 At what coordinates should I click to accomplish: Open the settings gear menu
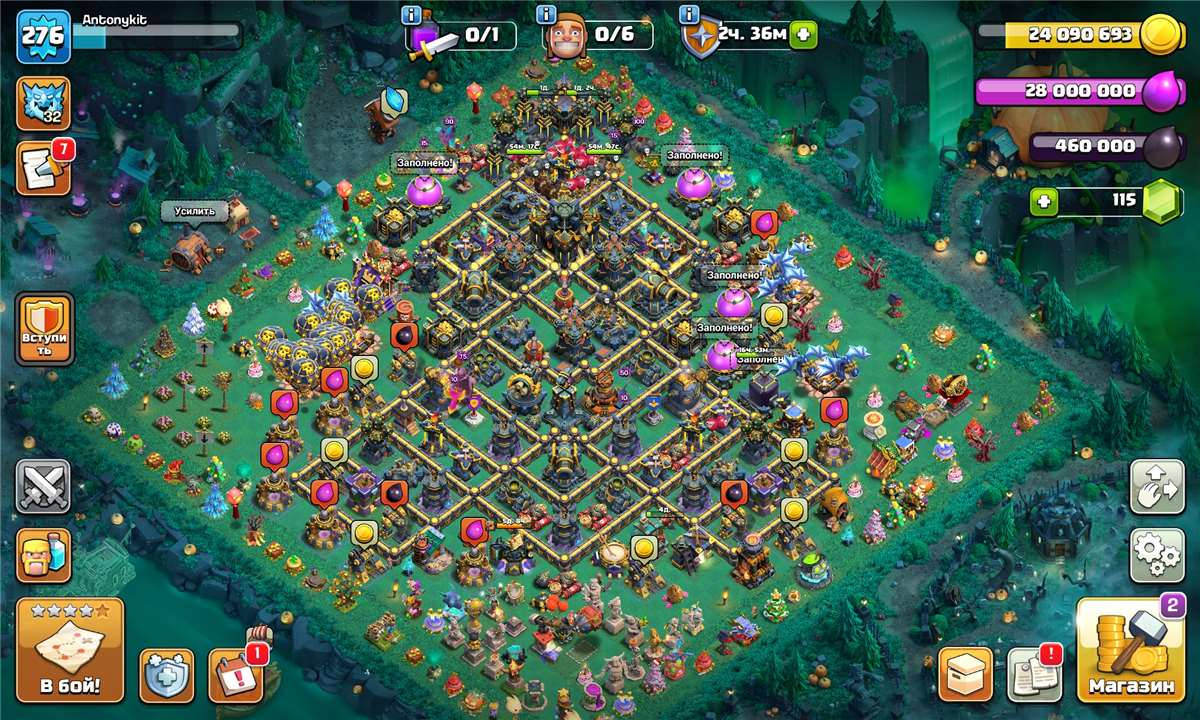[1156, 556]
